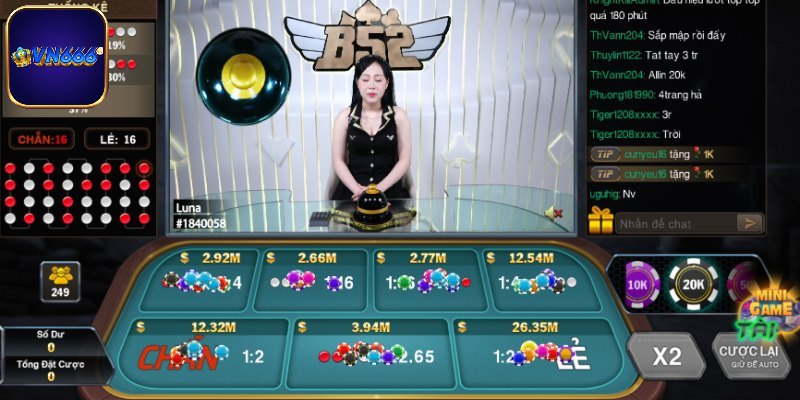Bet on the 2.92M pool area

[x=200, y=279]
